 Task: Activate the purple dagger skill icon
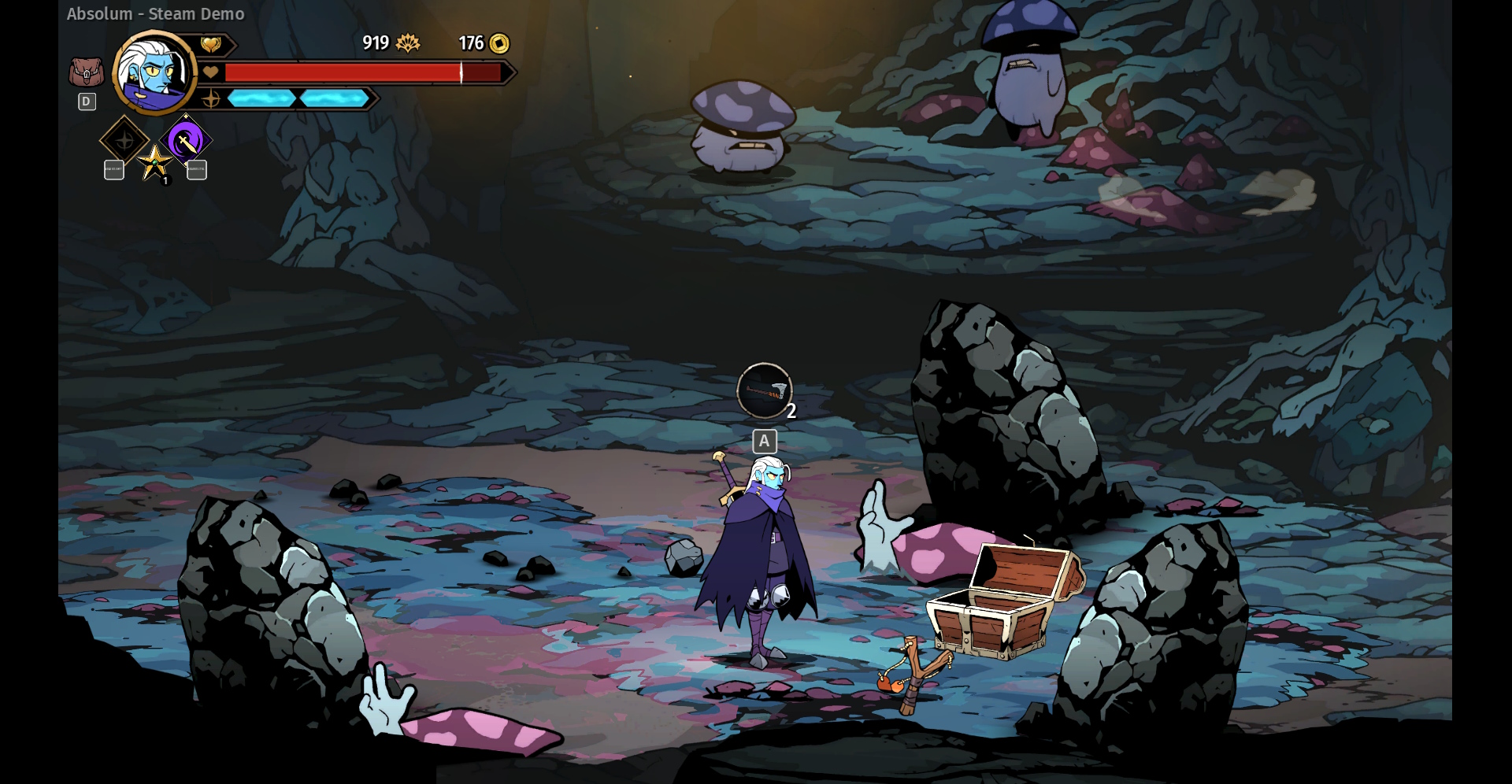point(186,141)
